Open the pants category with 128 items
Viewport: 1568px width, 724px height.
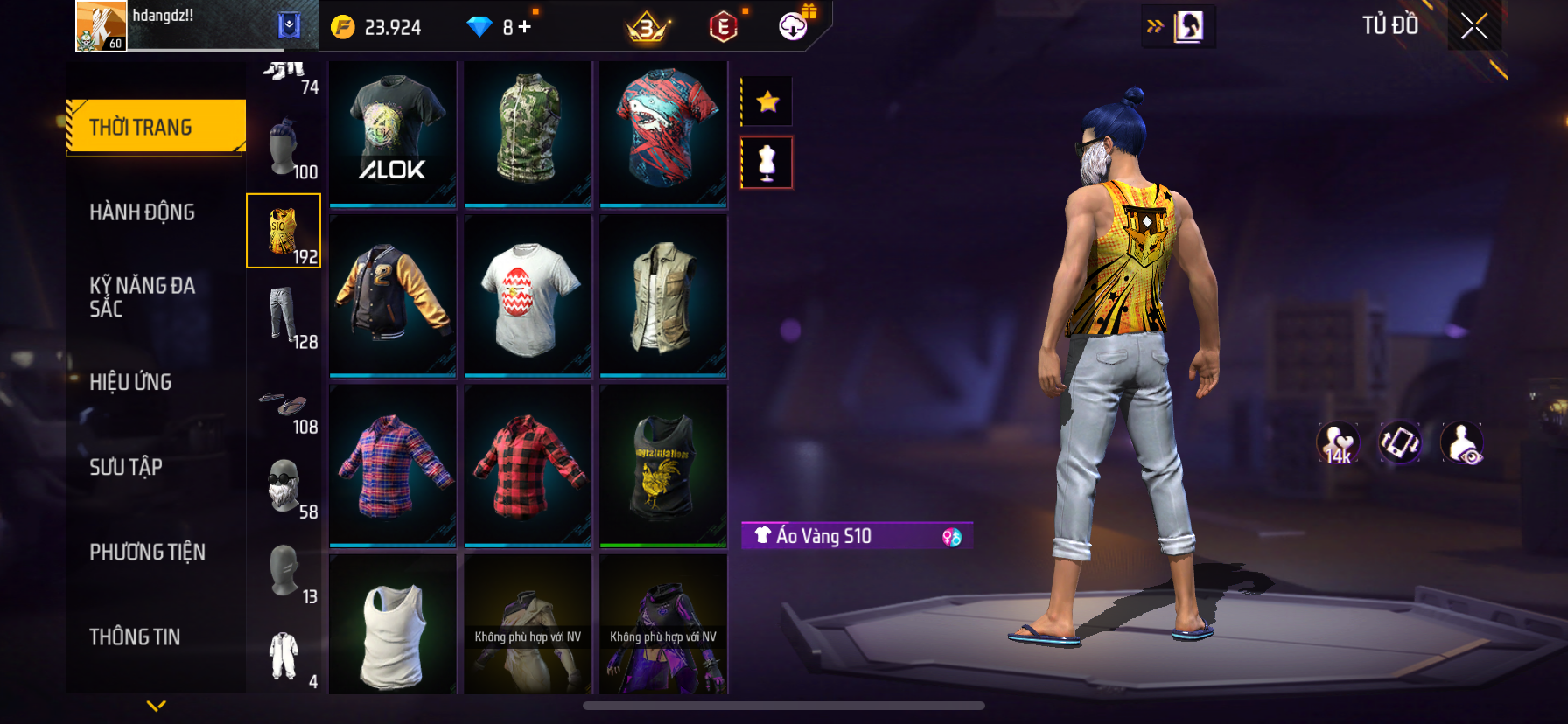click(x=283, y=317)
